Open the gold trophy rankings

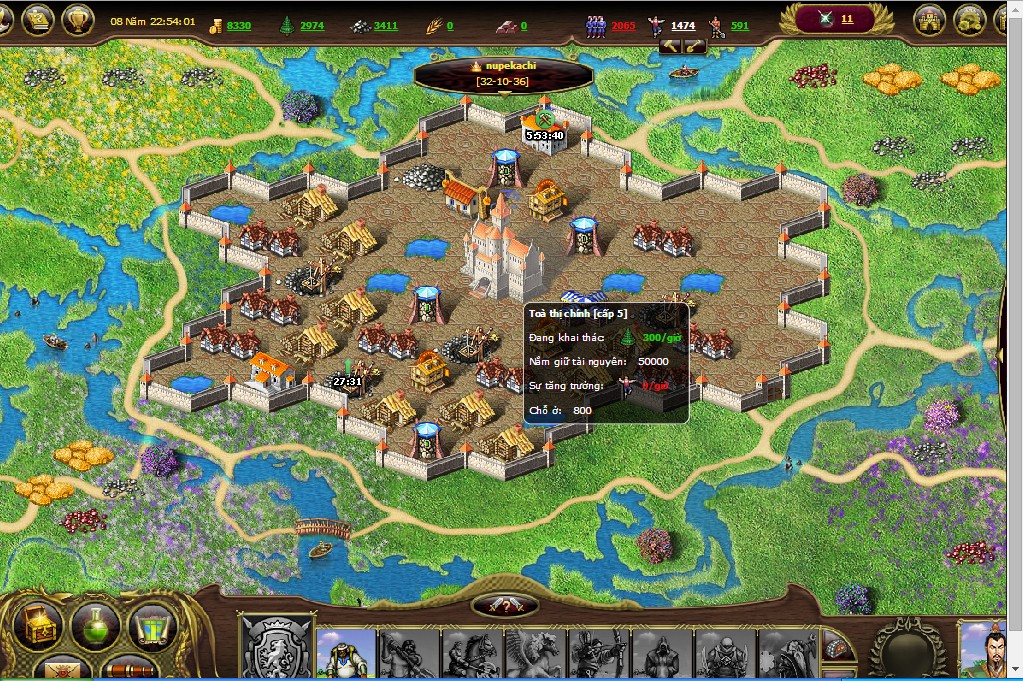(77, 19)
